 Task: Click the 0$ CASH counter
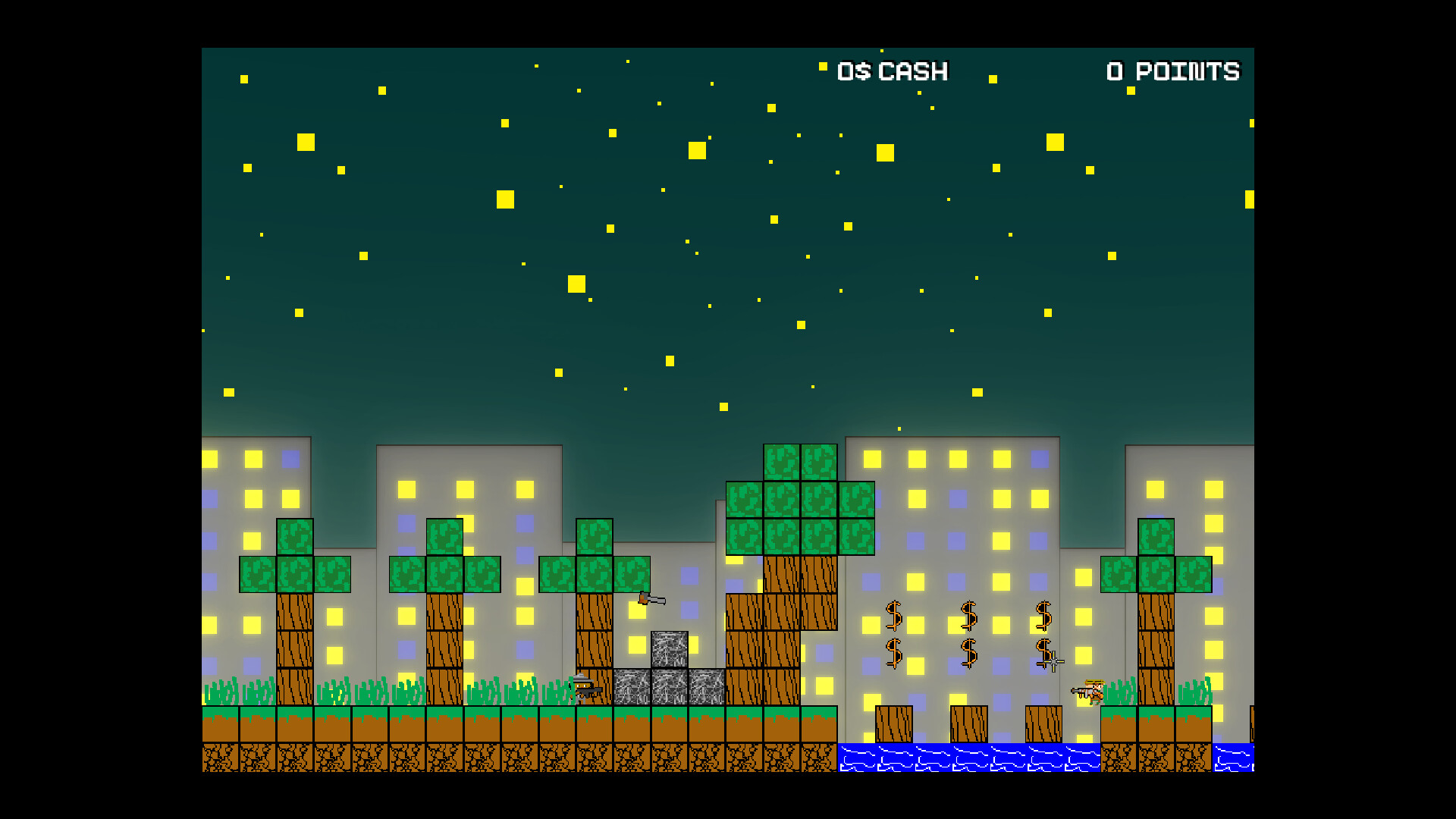[891, 72]
